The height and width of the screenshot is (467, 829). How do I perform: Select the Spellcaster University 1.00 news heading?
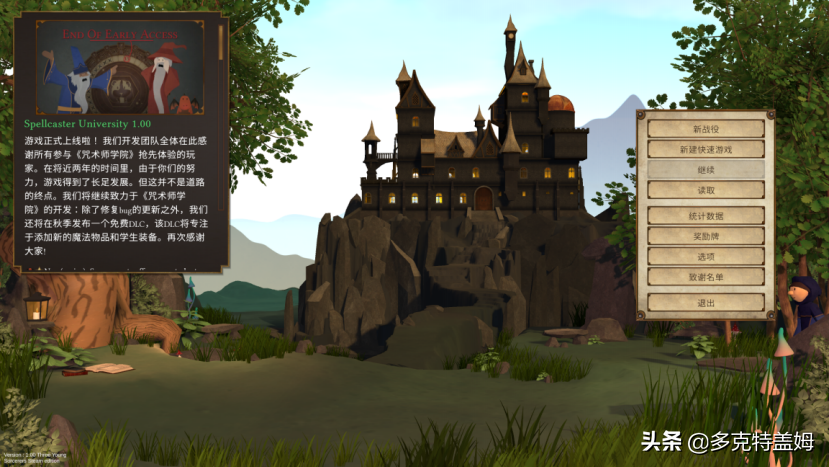click(86, 123)
